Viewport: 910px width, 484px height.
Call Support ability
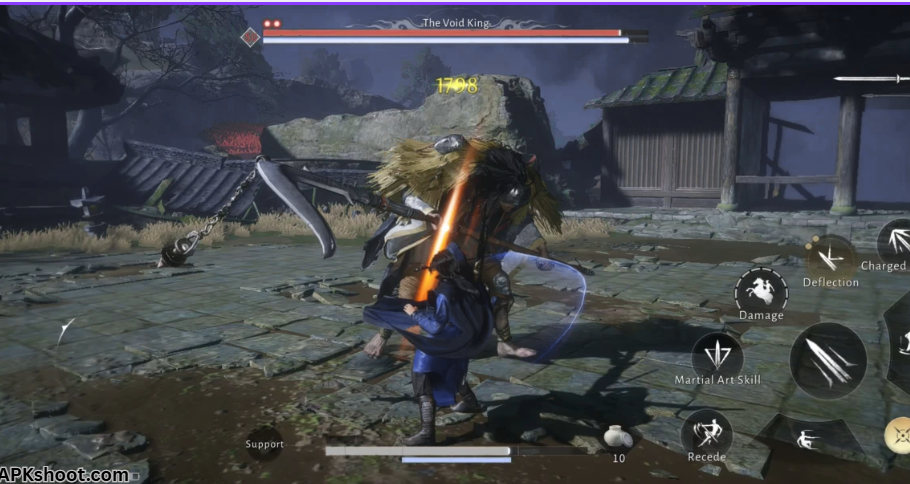[x=265, y=444]
